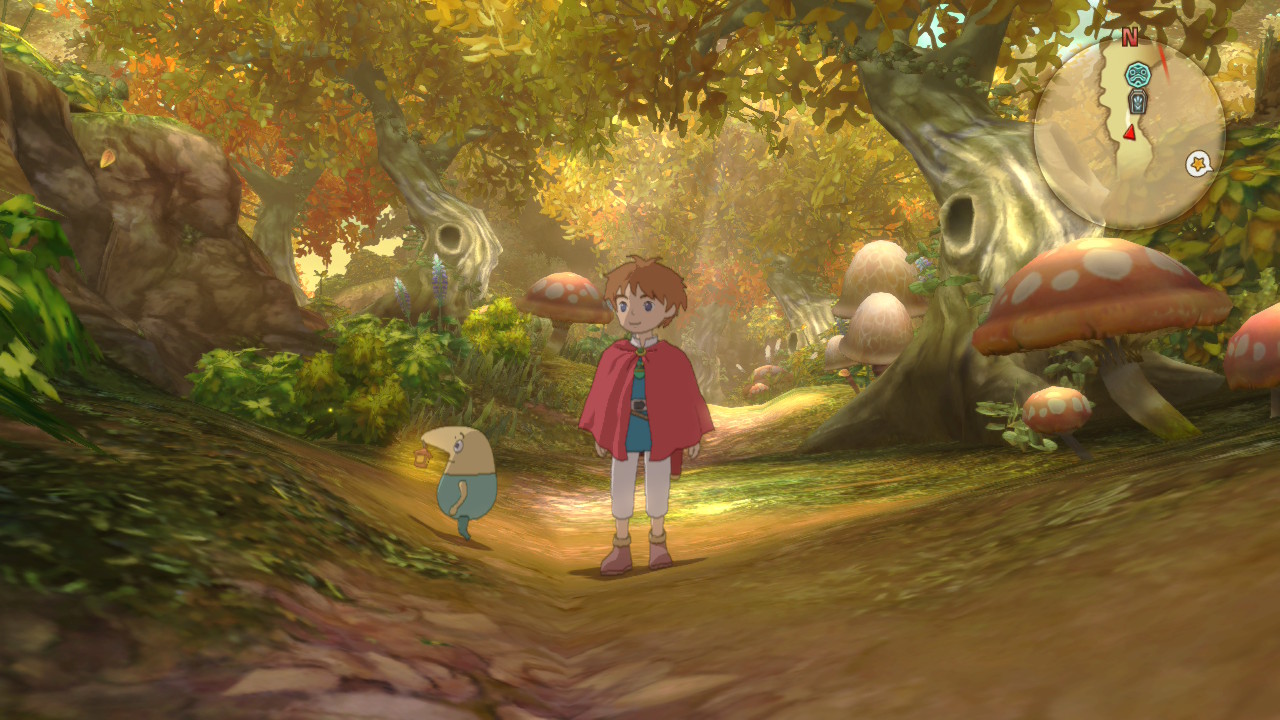
Task: Click the star speech bubble marker
Action: pyautogui.click(x=1197, y=164)
